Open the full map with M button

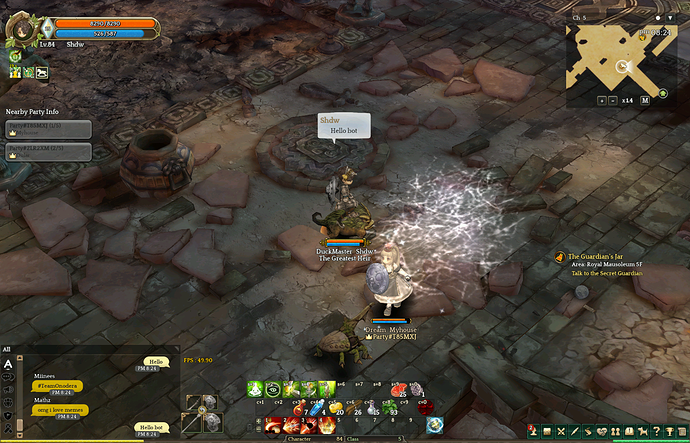[645, 100]
